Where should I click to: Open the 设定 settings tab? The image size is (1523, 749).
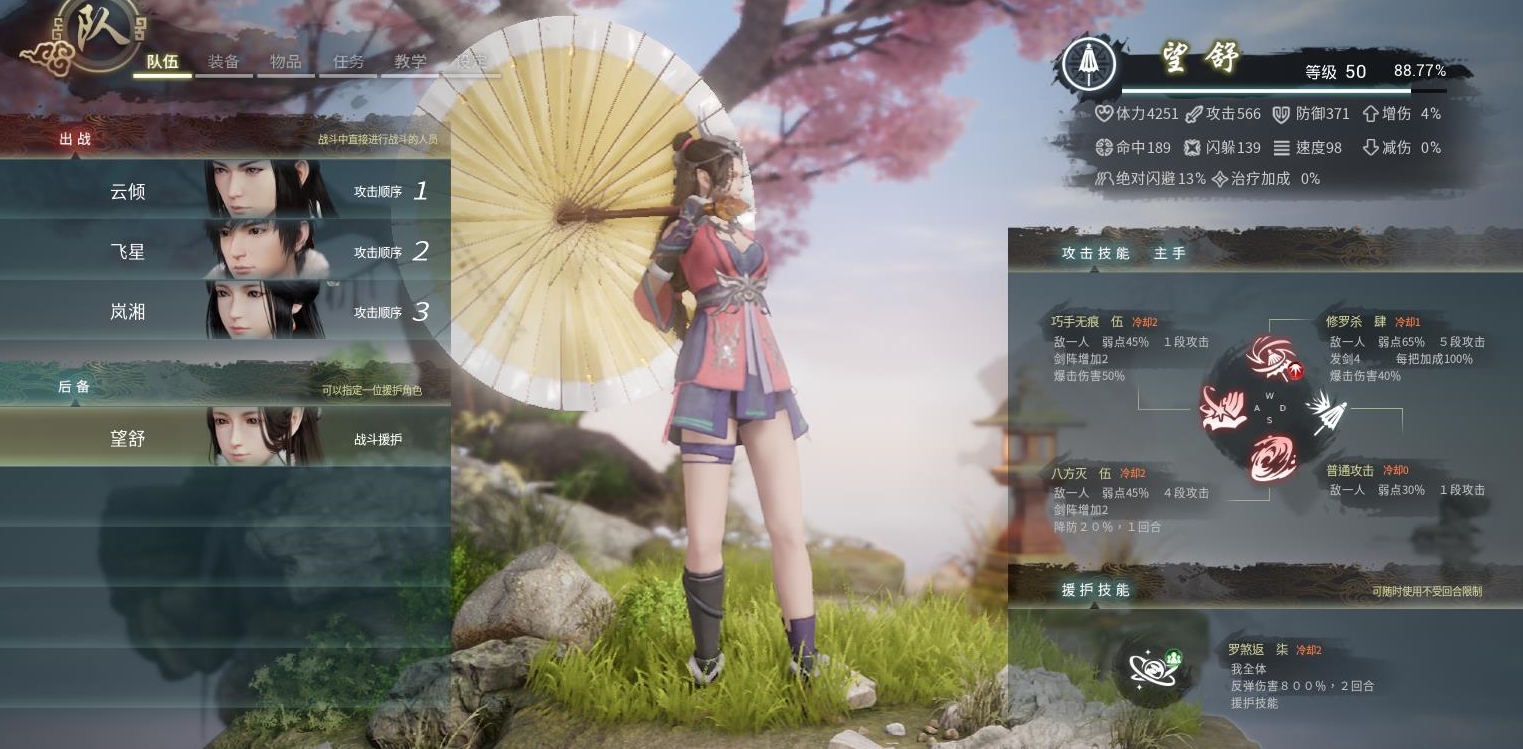click(470, 62)
